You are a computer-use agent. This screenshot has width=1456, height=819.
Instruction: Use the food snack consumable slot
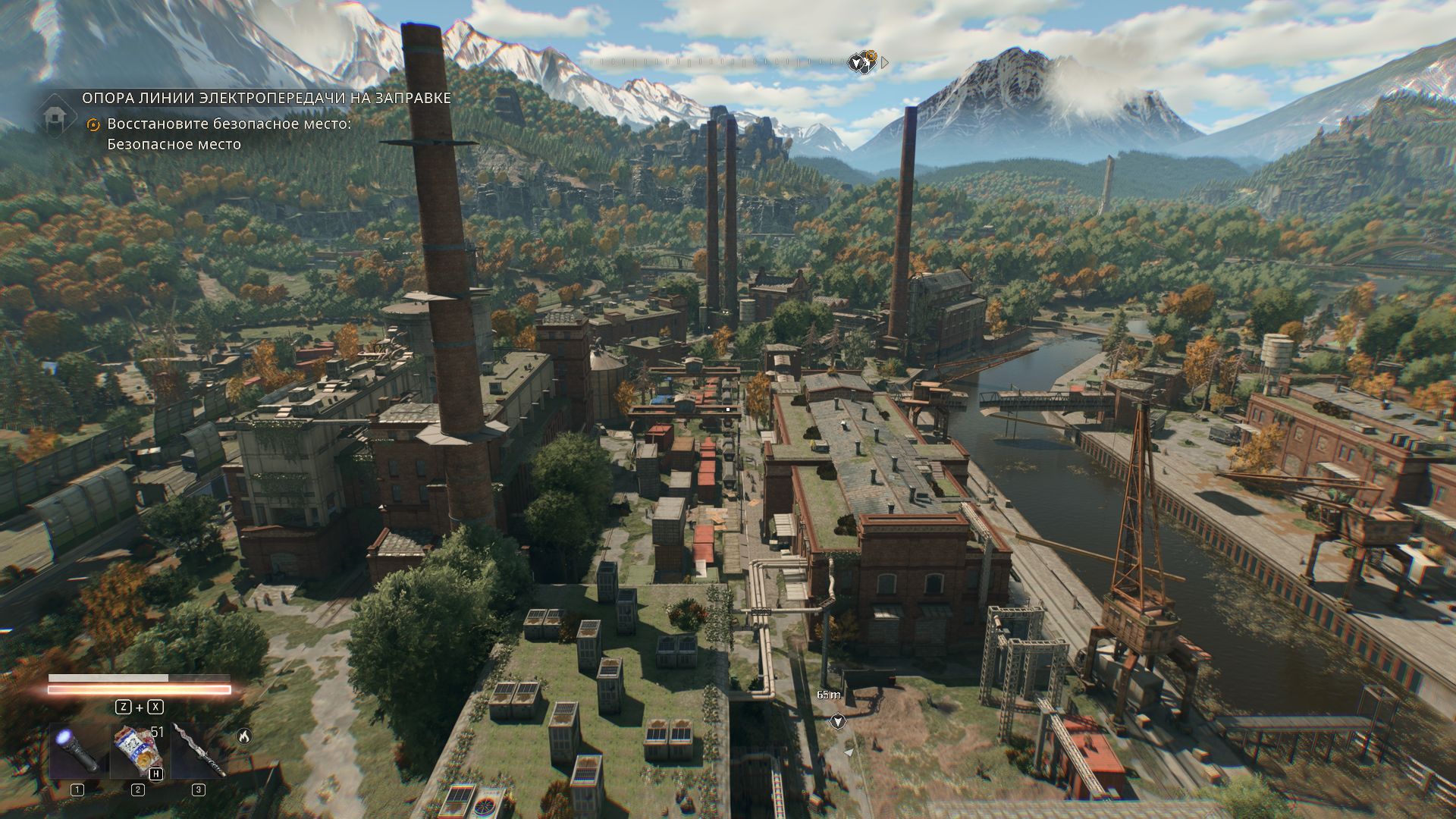click(x=138, y=752)
